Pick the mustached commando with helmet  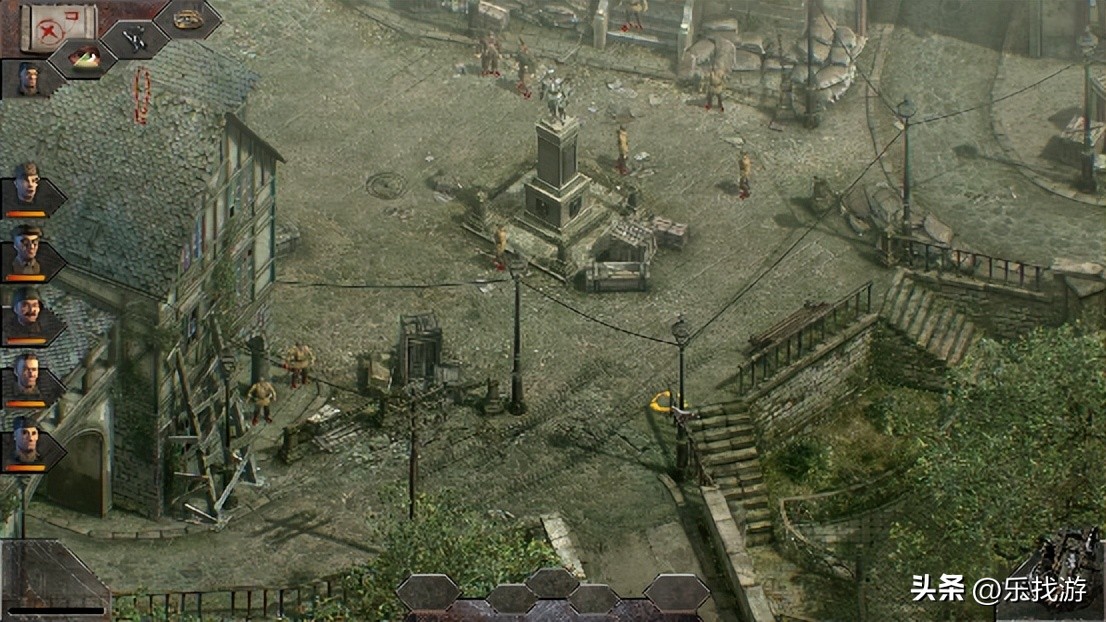(x=27, y=314)
